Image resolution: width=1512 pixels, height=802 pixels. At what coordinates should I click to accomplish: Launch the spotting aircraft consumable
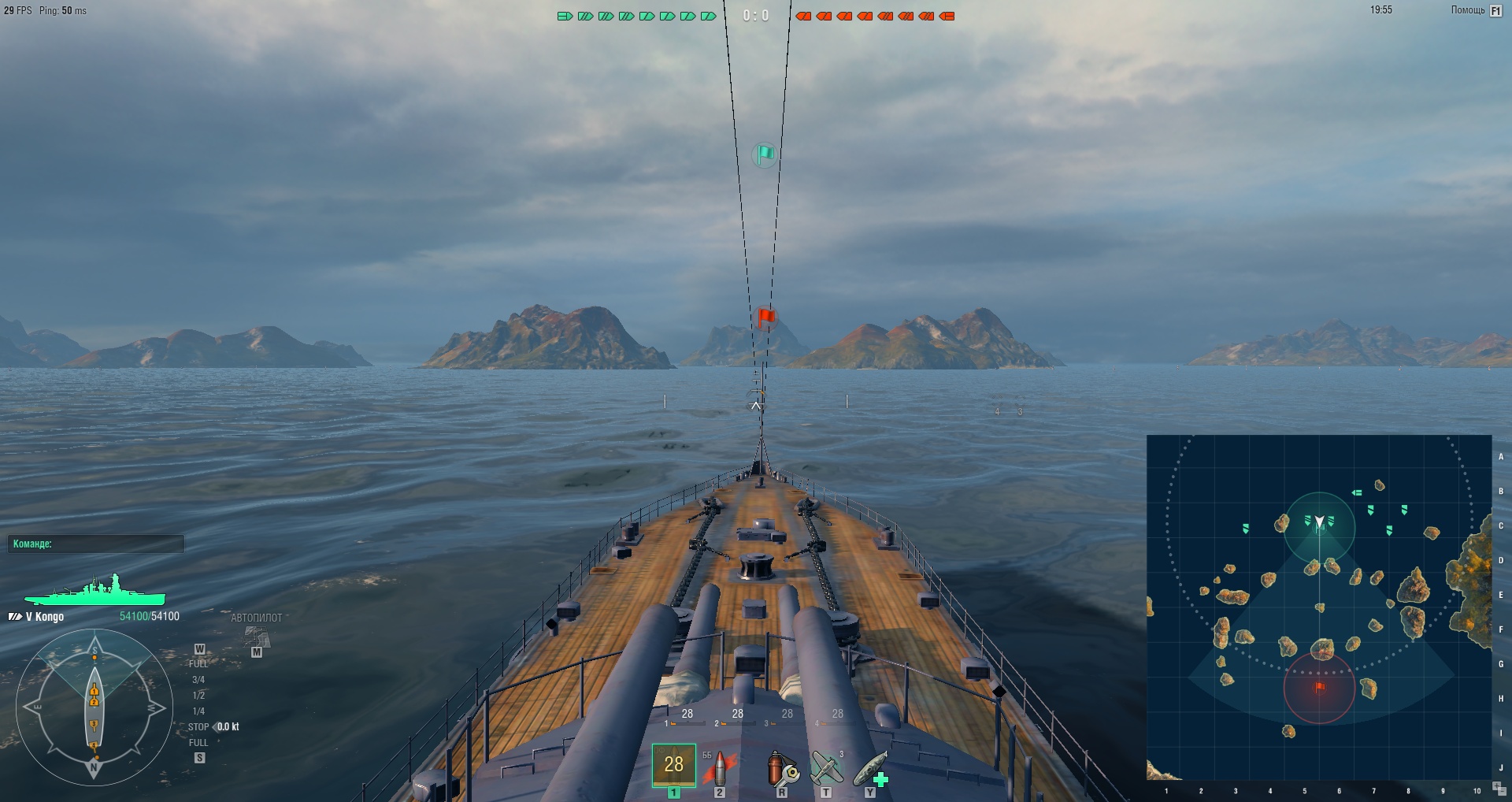pyautogui.click(x=825, y=767)
